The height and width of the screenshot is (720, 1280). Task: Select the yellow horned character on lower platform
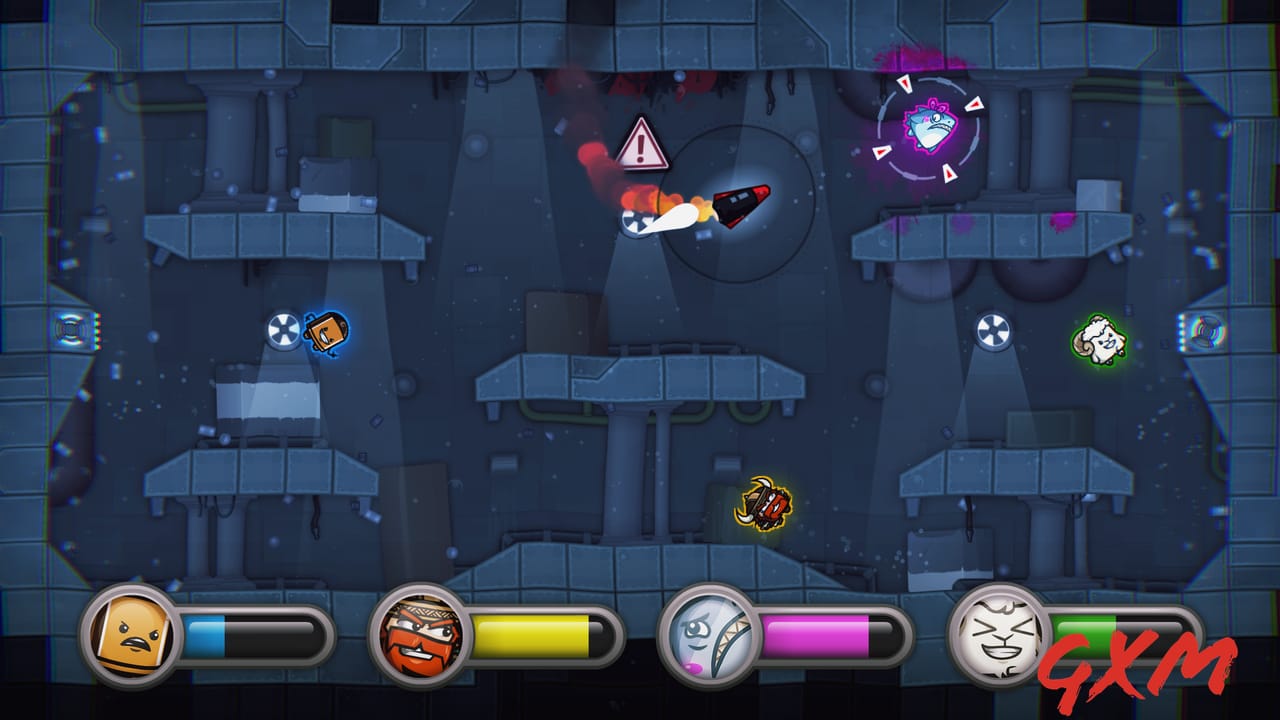pyautogui.click(x=766, y=502)
